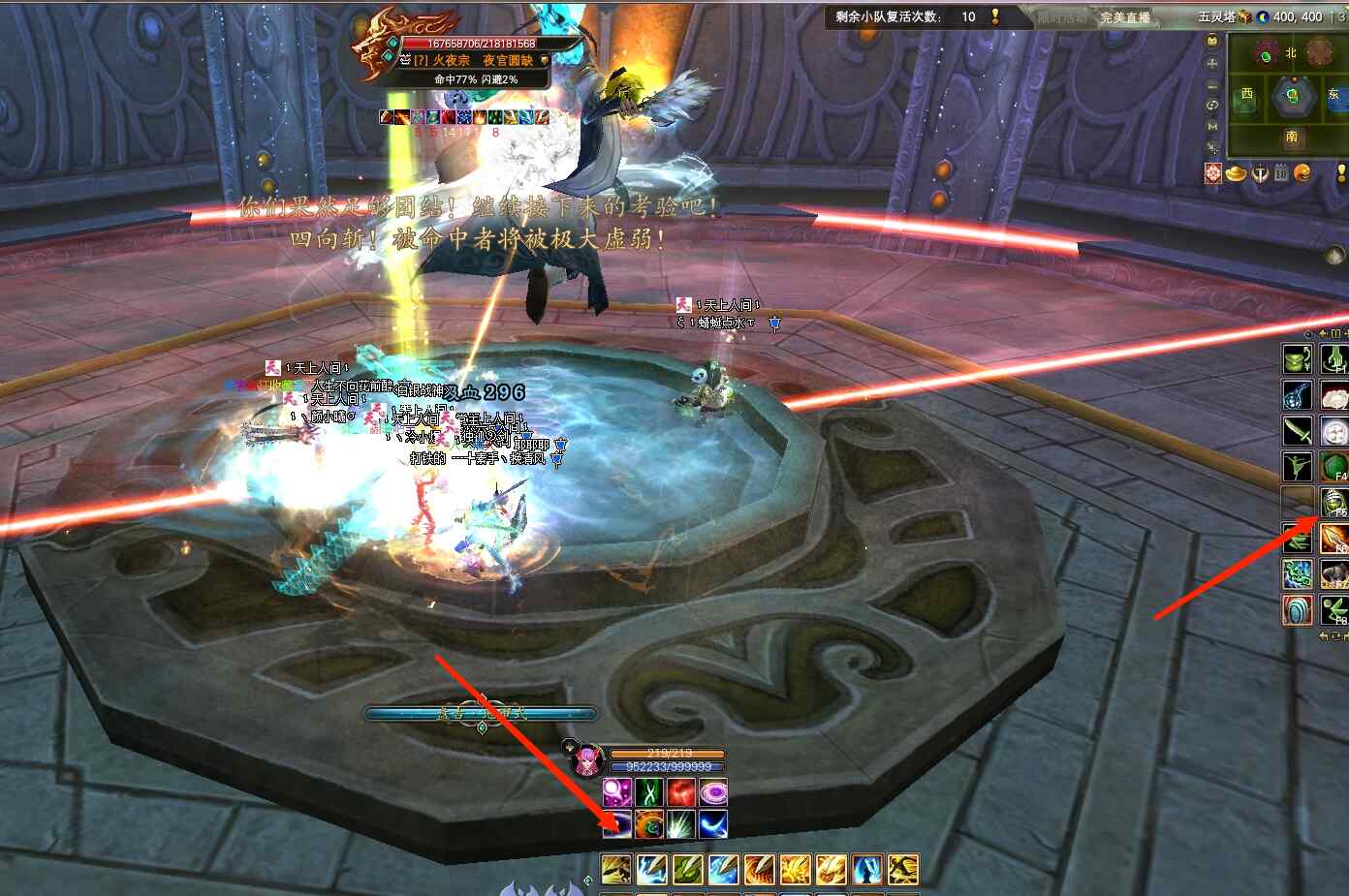
Task: Activate the purple ring pet skill
Action: click(713, 792)
